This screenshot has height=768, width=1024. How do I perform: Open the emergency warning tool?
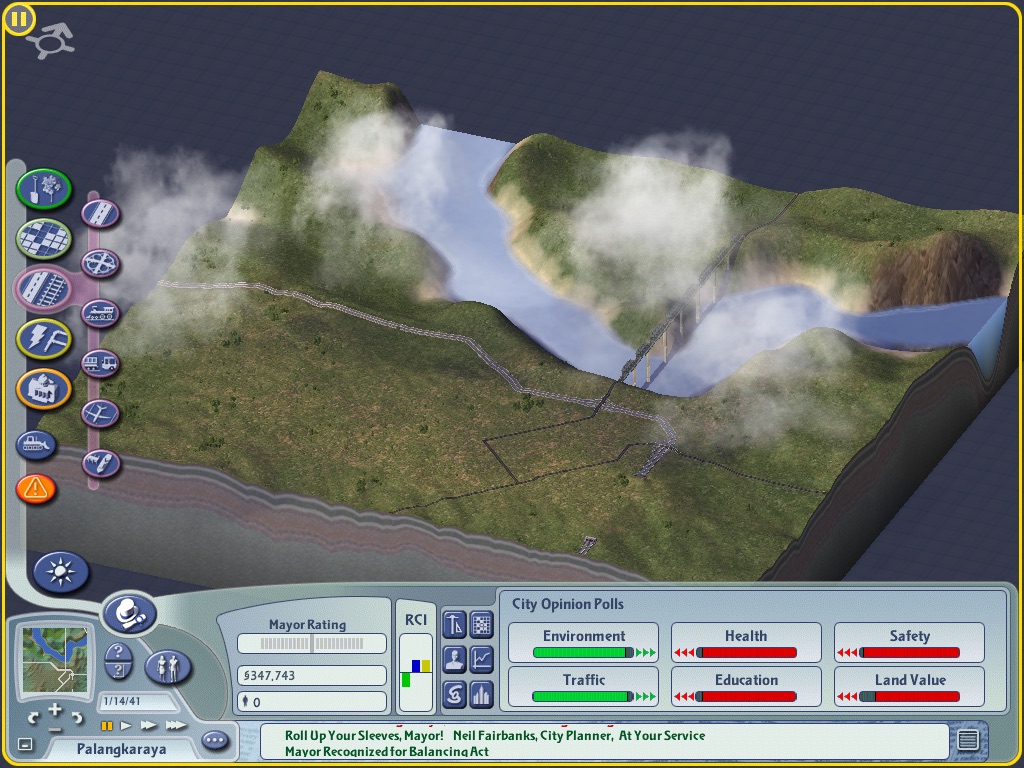36,489
